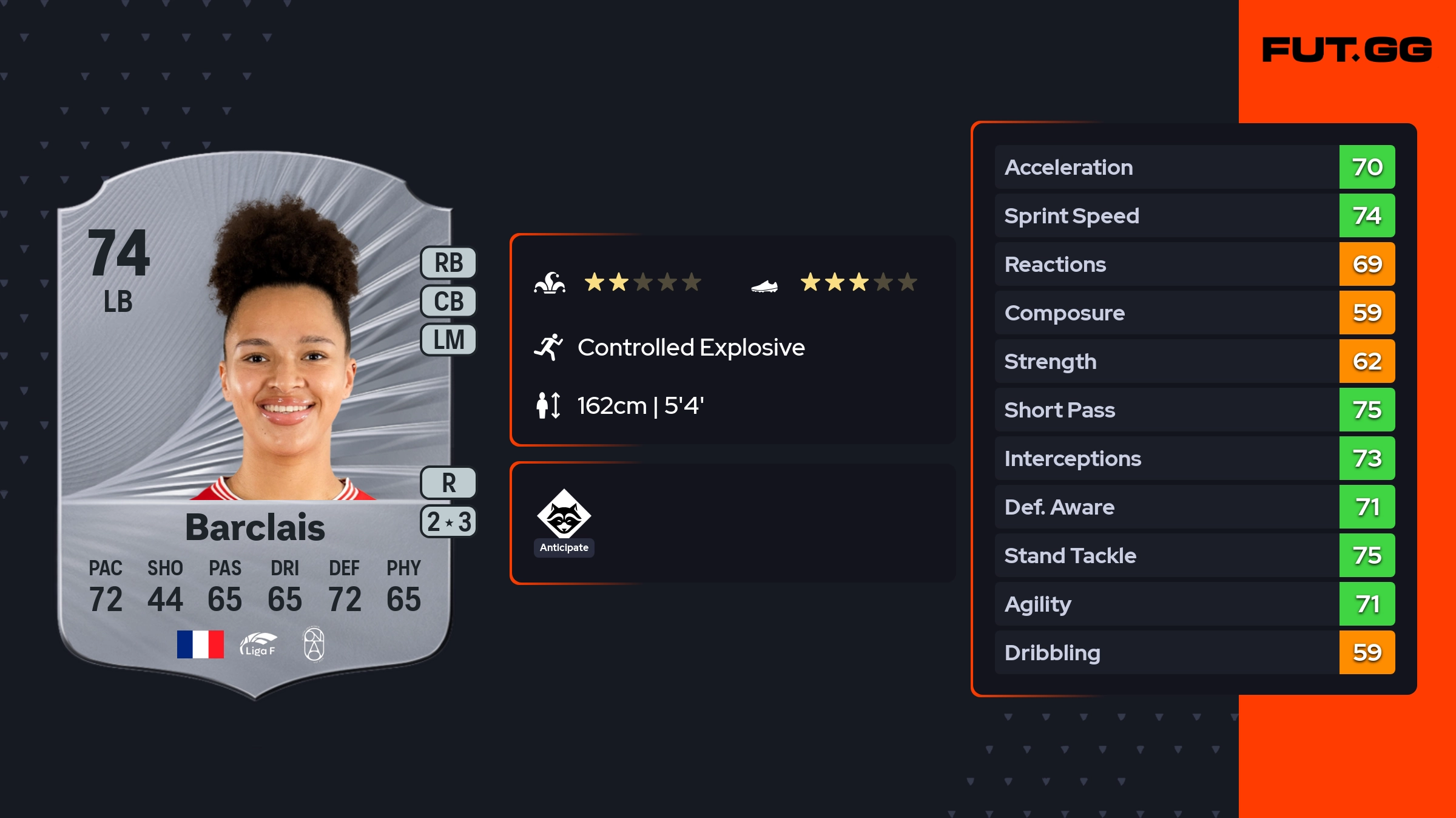Click the France flag on the card
This screenshot has width=1456, height=818.
click(200, 644)
